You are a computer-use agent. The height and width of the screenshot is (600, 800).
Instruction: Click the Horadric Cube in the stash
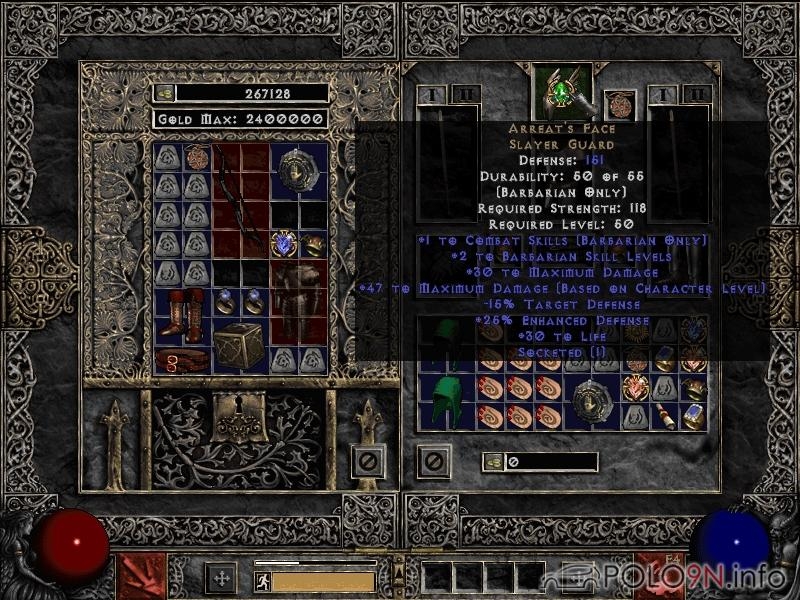coord(240,347)
